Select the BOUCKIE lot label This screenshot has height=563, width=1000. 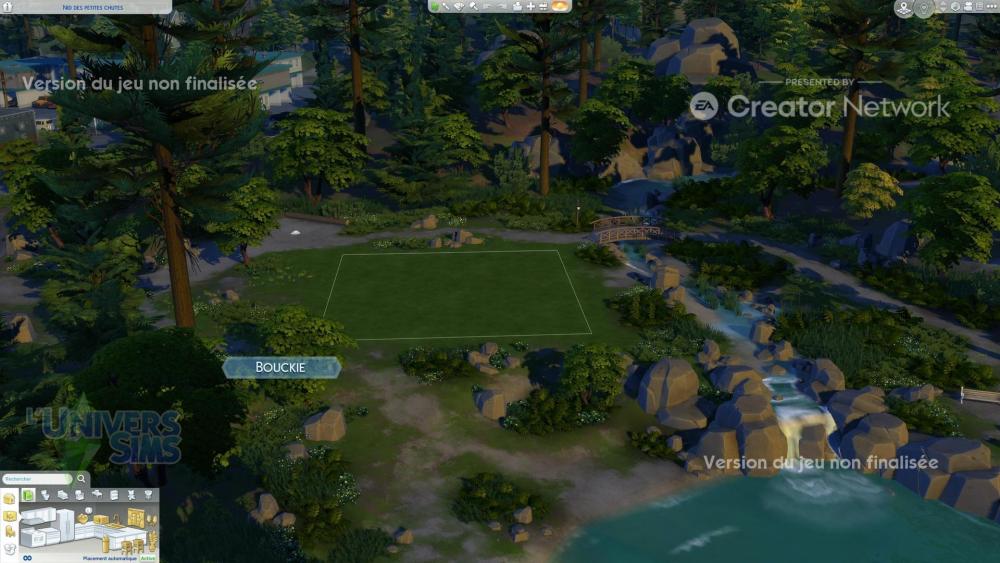coord(281,368)
